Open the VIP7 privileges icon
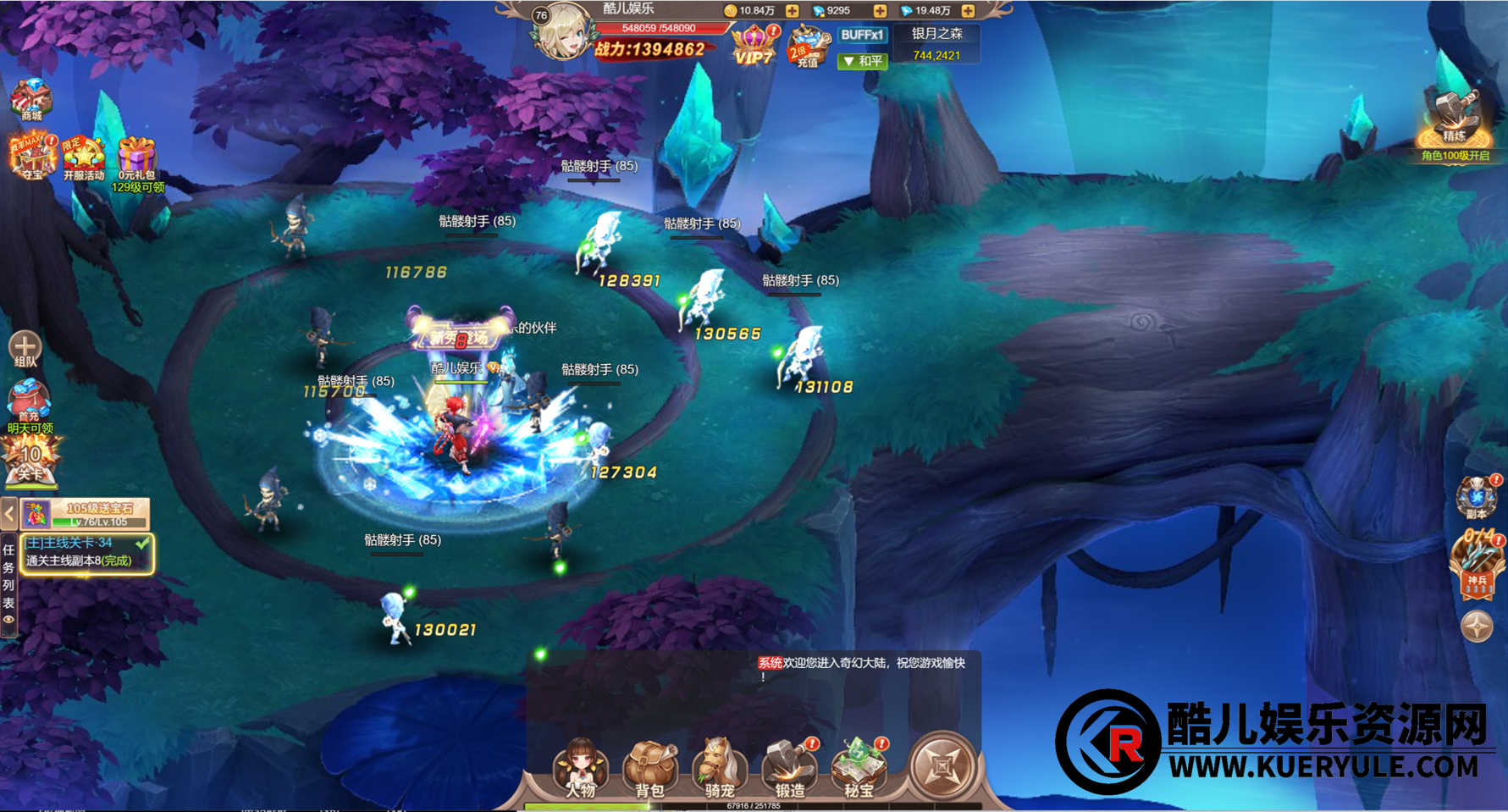 pyautogui.click(x=754, y=45)
